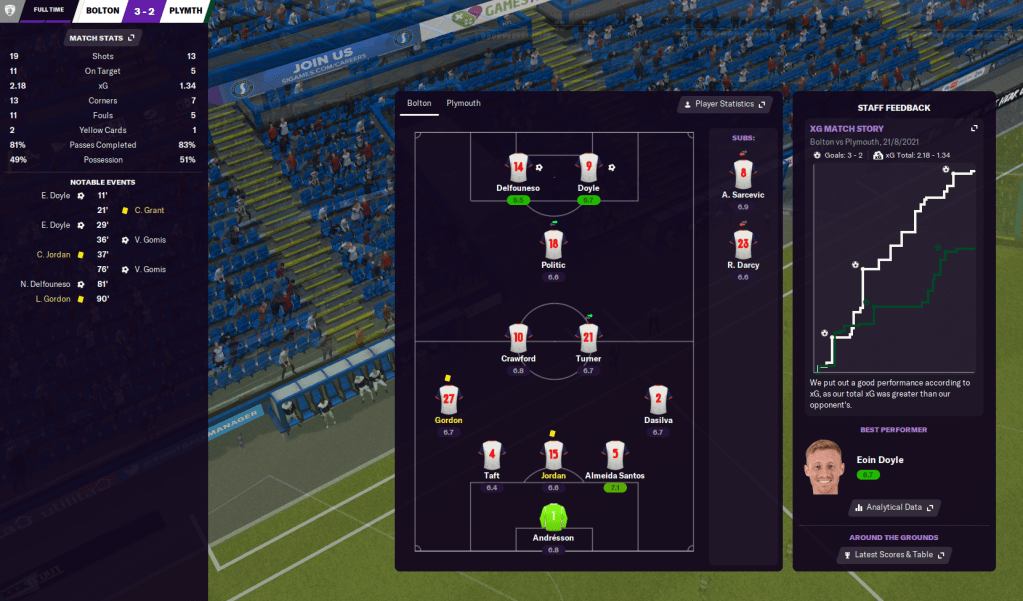The height and width of the screenshot is (601, 1023).
Task: Select defender Almeida Santos number 5
Action: click(x=617, y=454)
